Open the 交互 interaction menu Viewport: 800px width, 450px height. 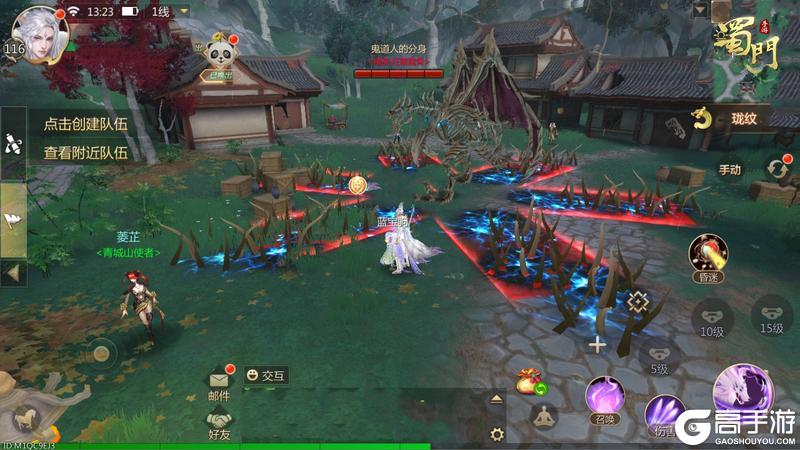[267, 375]
